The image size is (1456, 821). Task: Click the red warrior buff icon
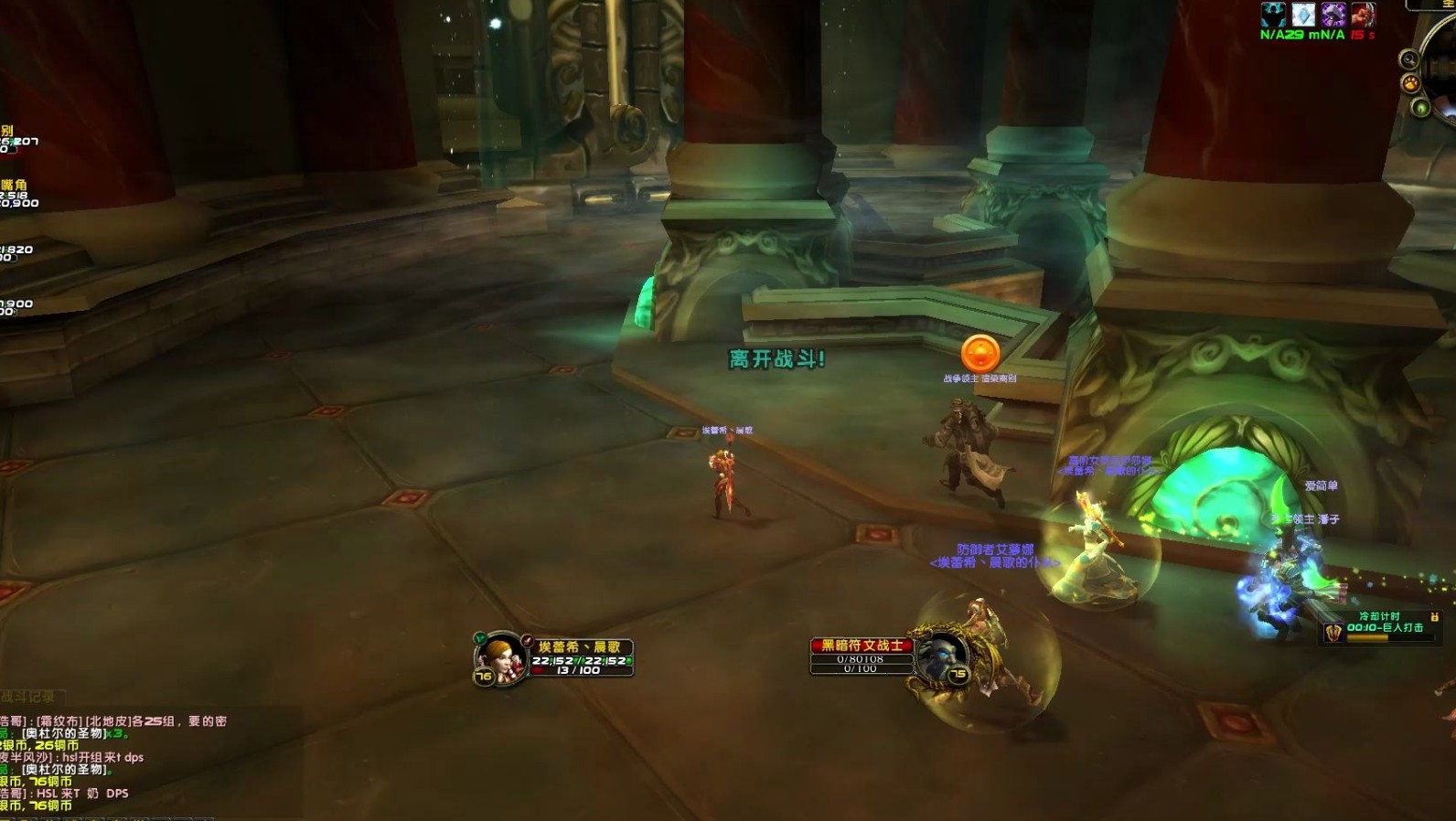pyautogui.click(x=1363, y=15)
